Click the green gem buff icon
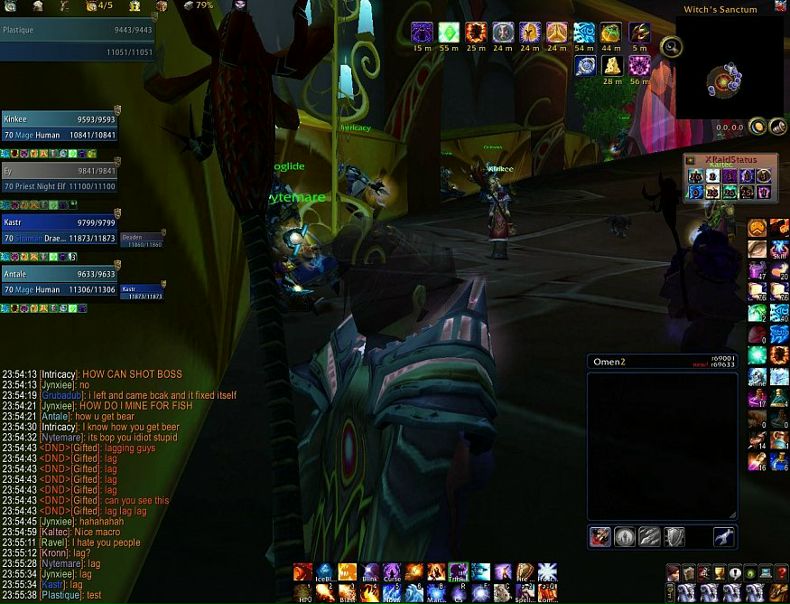Image resolution: width=790 pixels, height=604 pixels. click(x=449, y=32)
